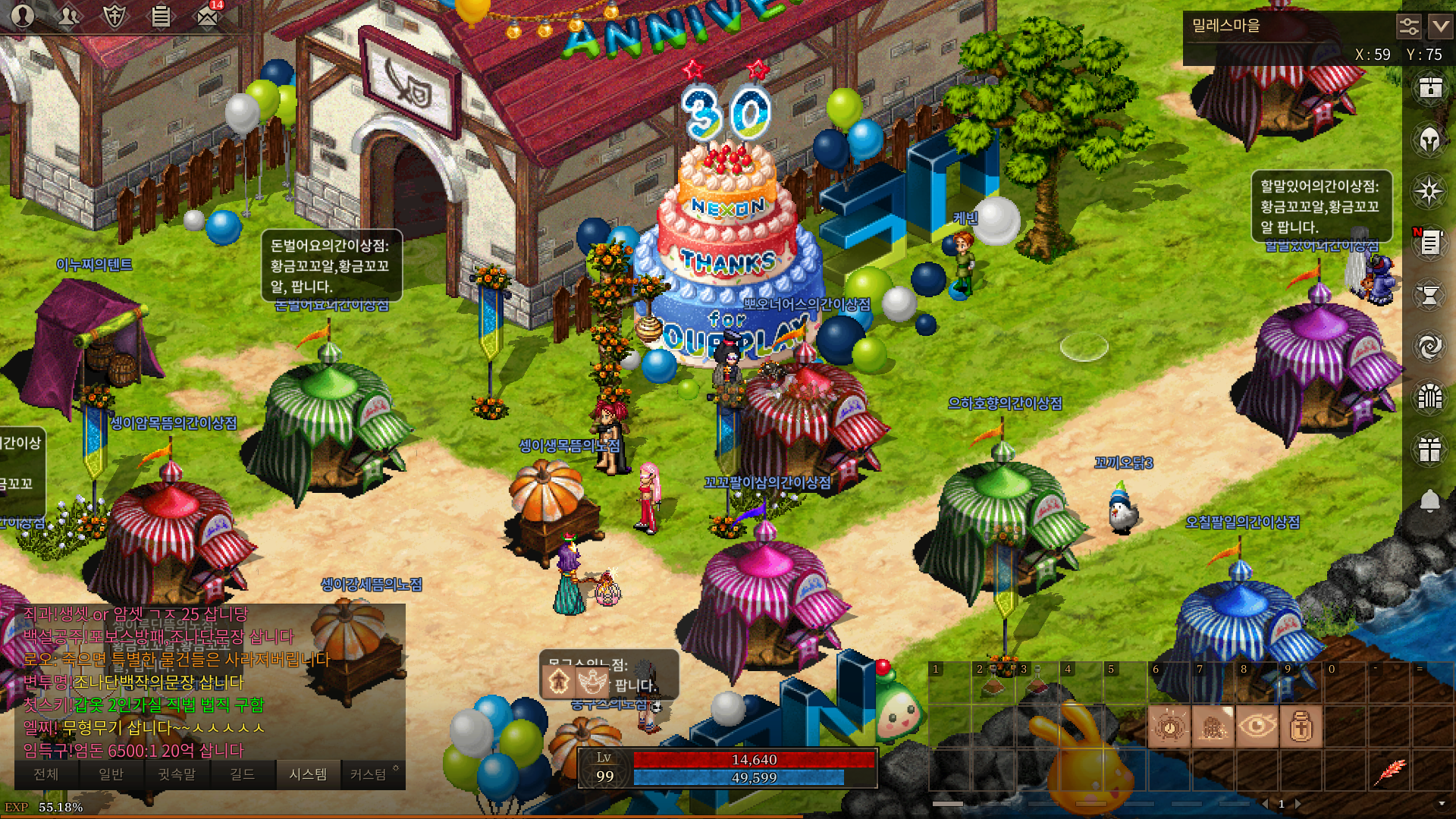Open the guild shield icon
Screen dimensions: 1456x819
tap(115, 16)
